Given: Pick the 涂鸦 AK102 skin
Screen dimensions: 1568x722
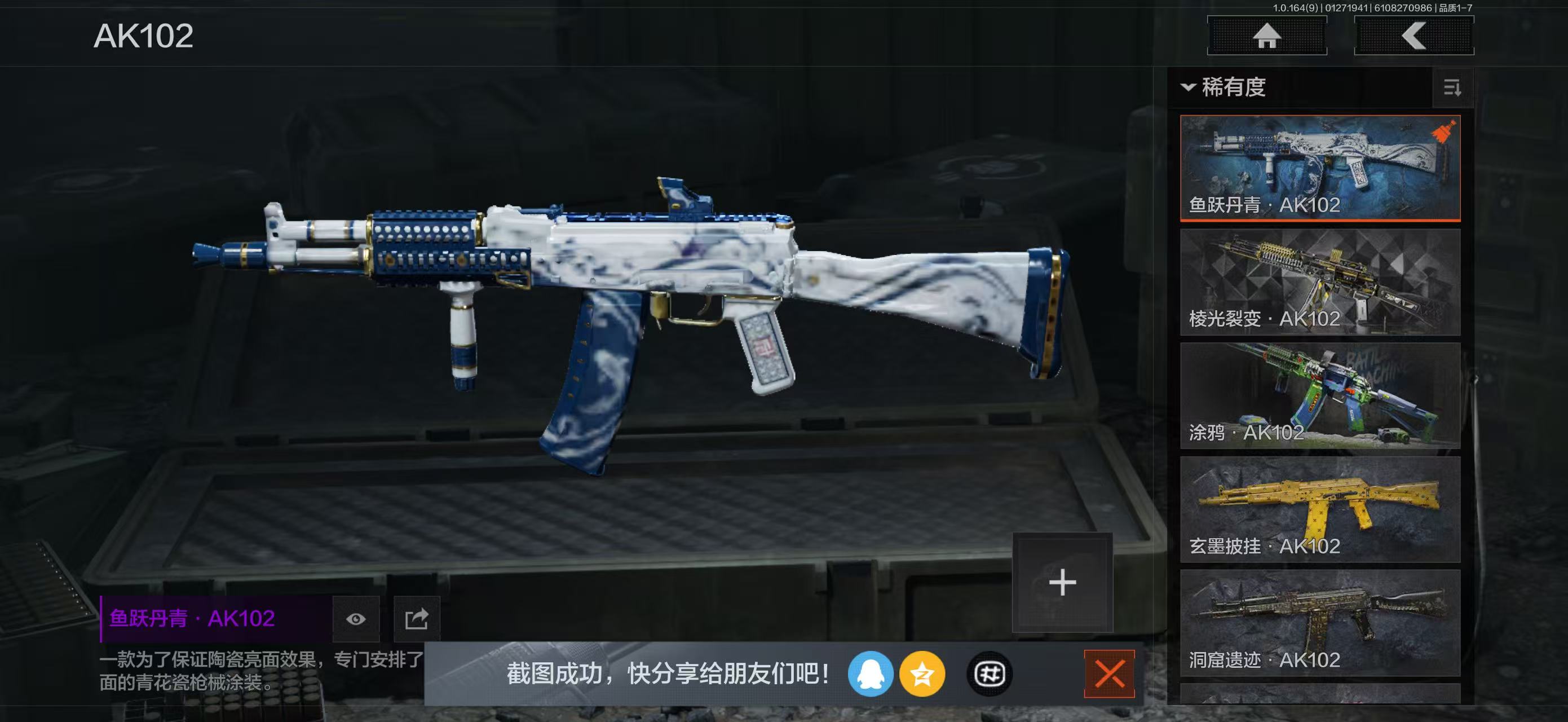Looking at the screenshot, I should coord(1320,396).
